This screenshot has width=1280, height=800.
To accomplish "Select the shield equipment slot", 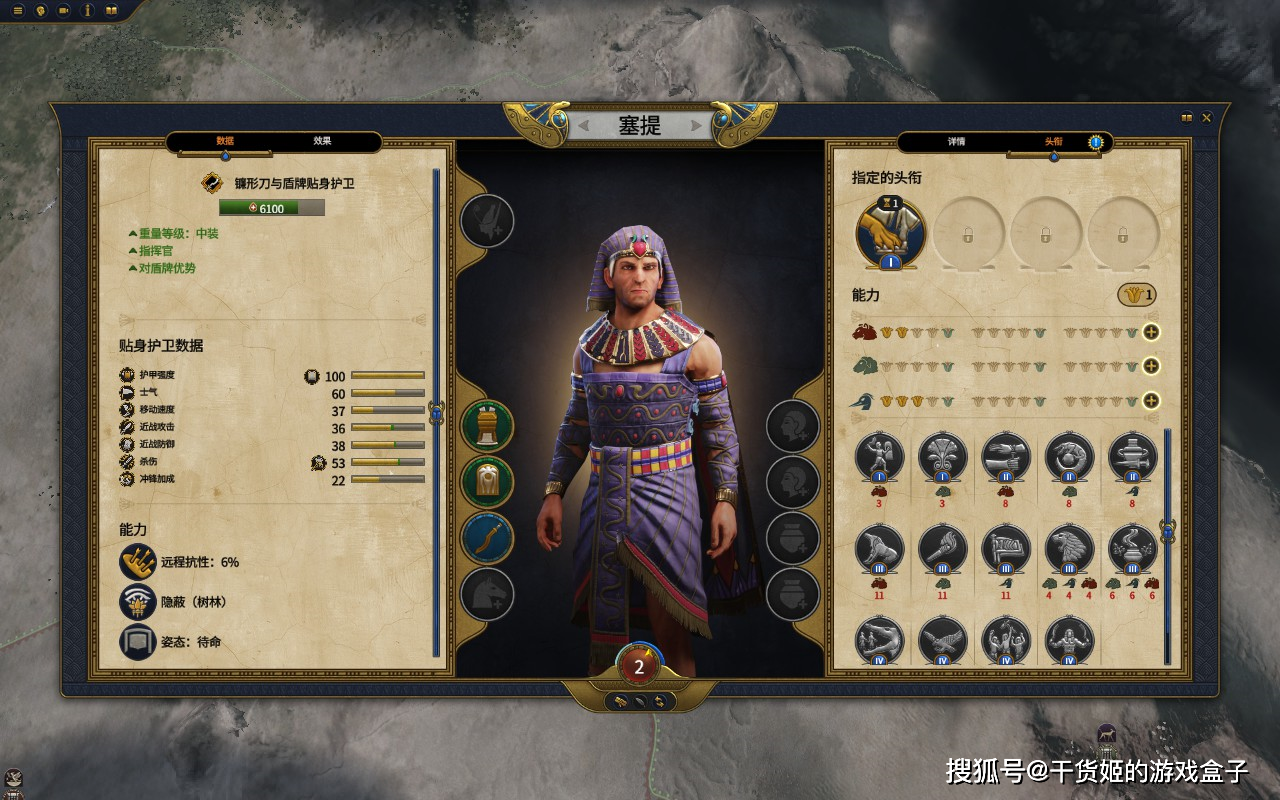I will tap(487, 483).
